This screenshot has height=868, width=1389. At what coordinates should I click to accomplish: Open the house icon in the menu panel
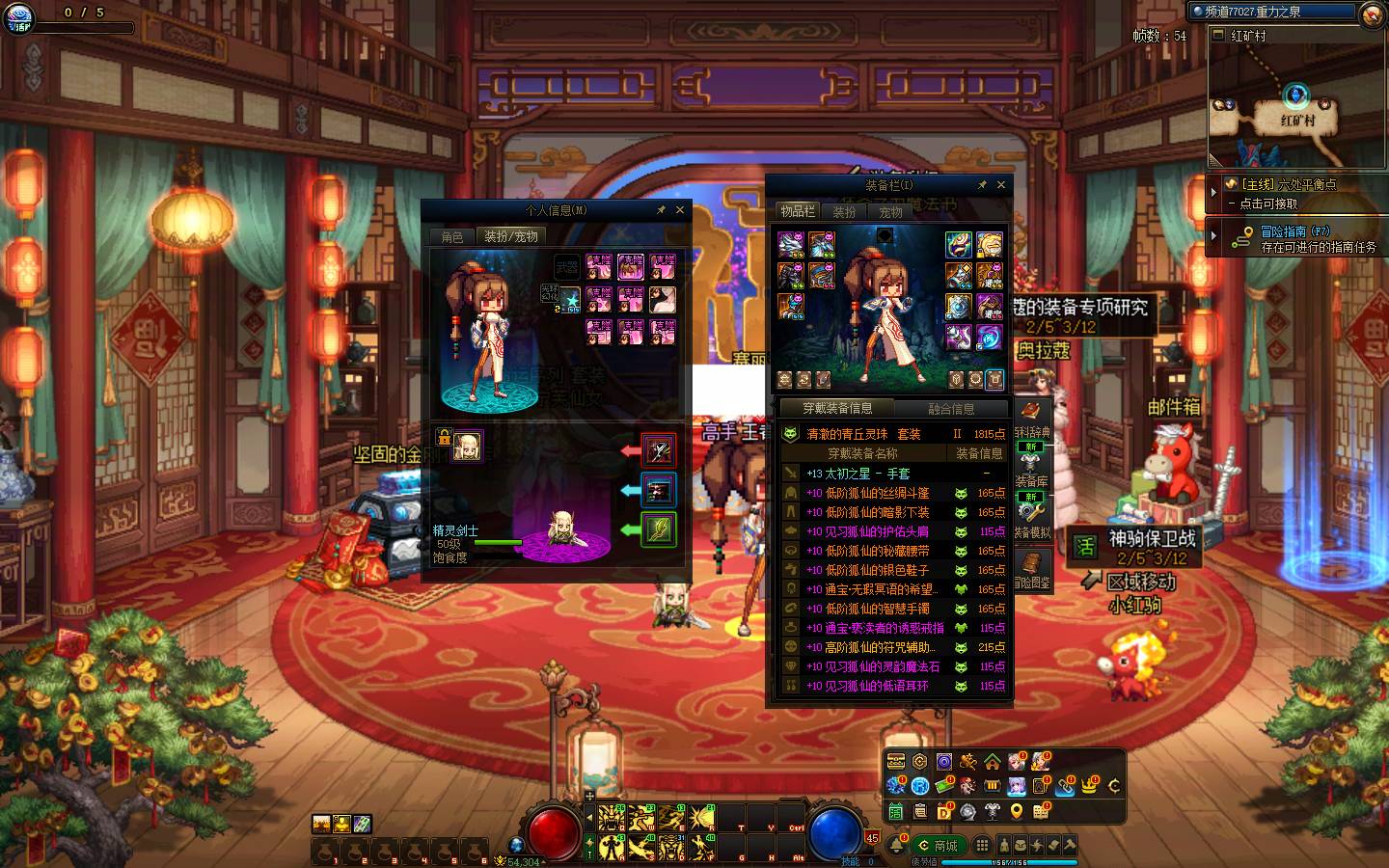[x=992, y=762]
